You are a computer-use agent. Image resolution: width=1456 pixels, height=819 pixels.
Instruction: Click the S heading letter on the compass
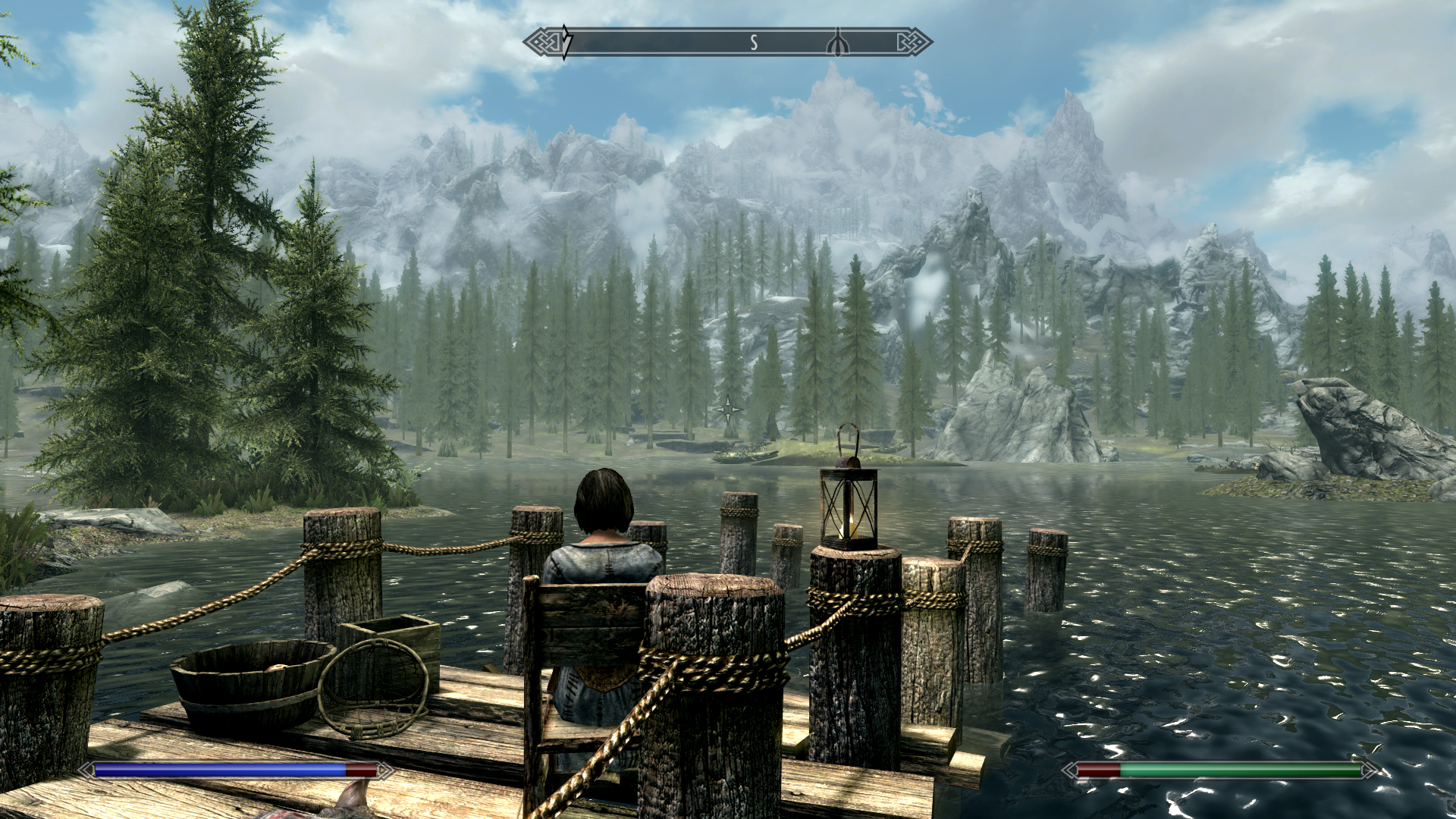pos(754,43)
